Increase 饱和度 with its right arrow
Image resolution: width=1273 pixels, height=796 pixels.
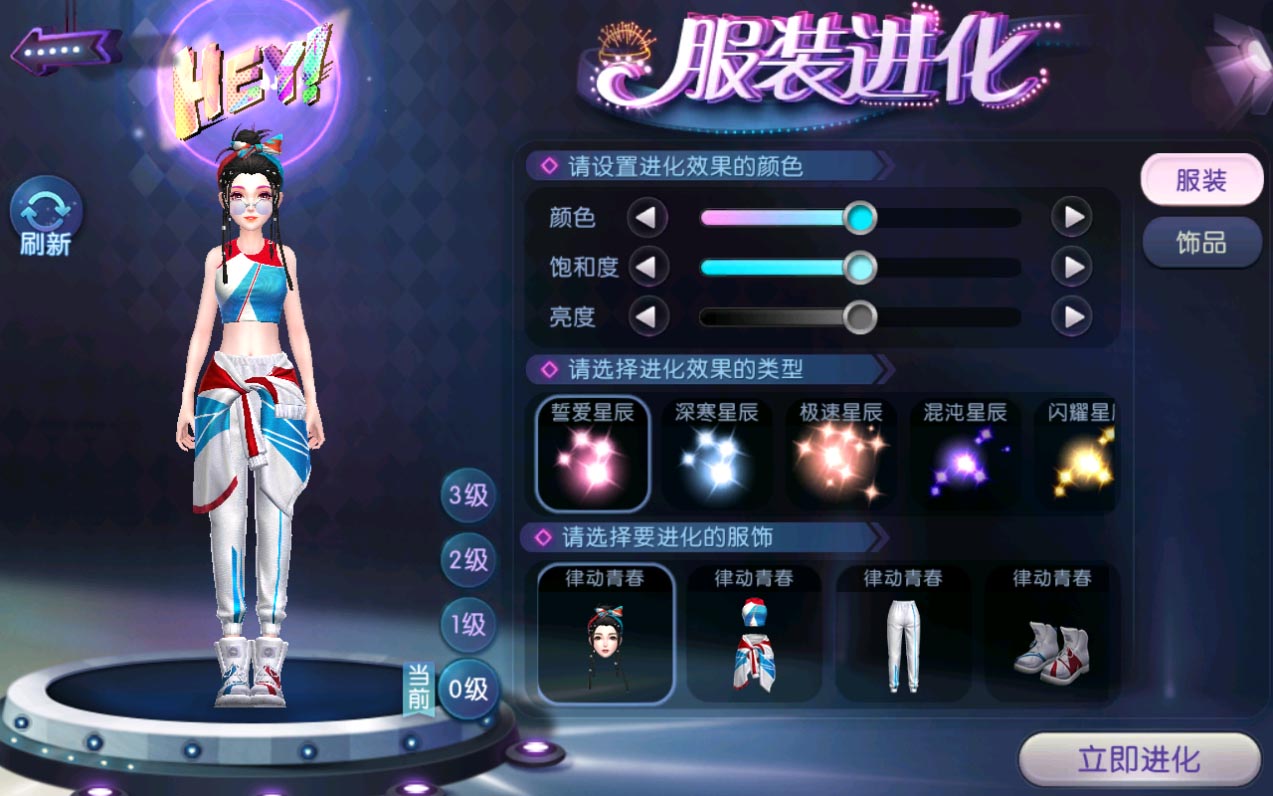click(x=1072, y=267)
